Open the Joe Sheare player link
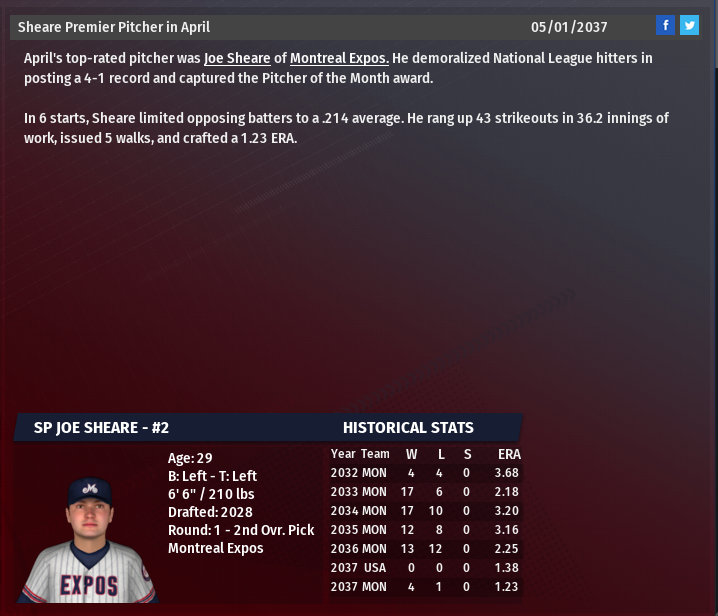 [x=237, y=58]
